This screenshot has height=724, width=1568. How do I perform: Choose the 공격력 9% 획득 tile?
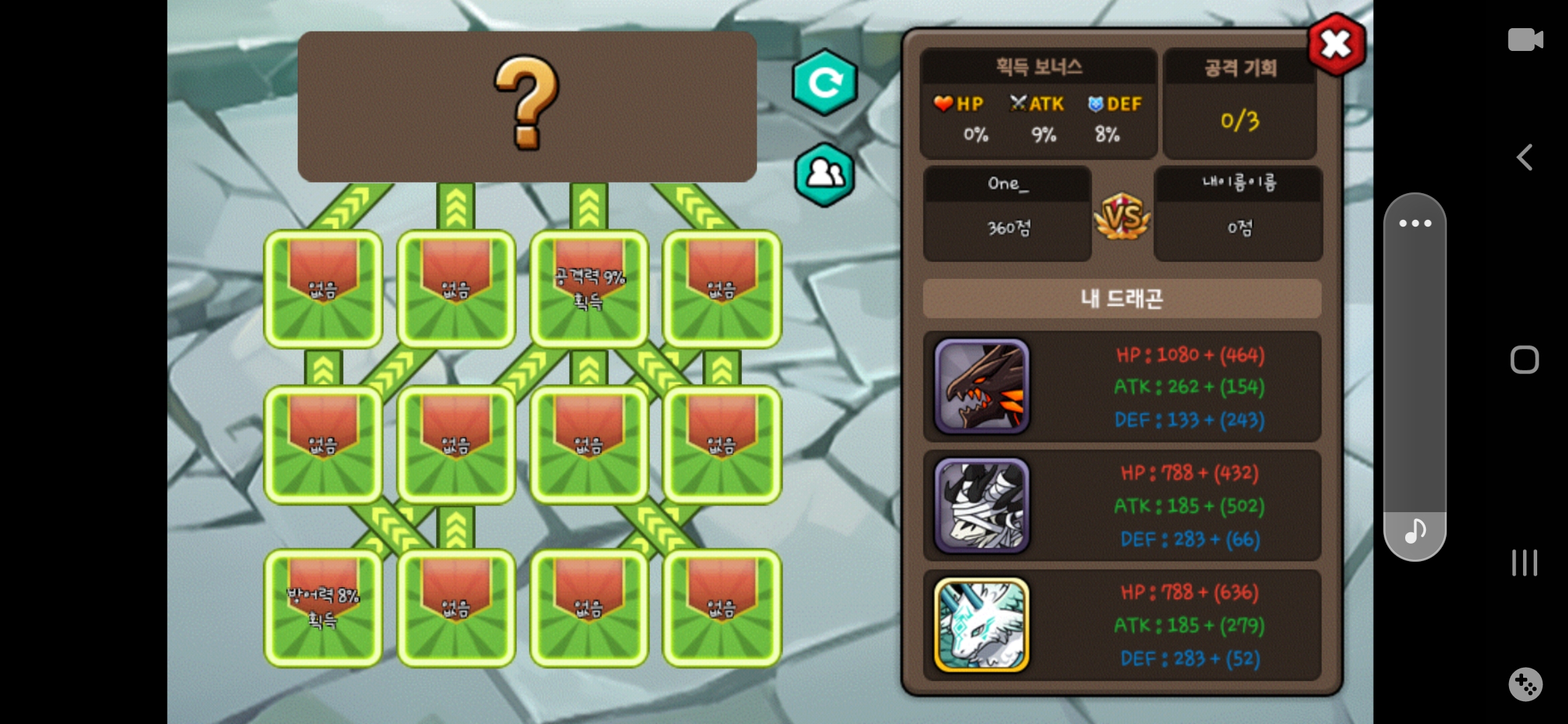589,289
